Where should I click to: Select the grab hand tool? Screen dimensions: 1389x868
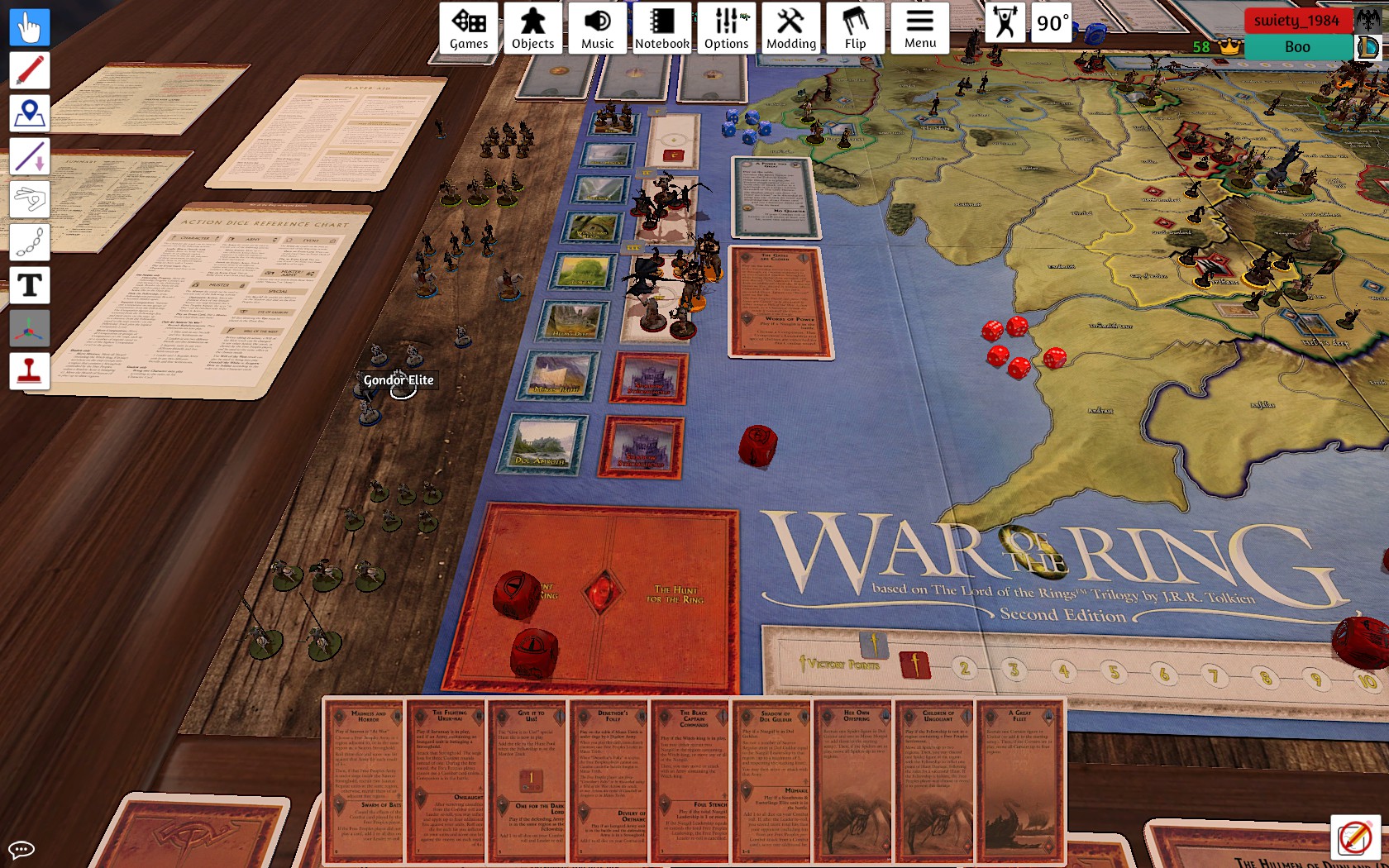(30, 27)
